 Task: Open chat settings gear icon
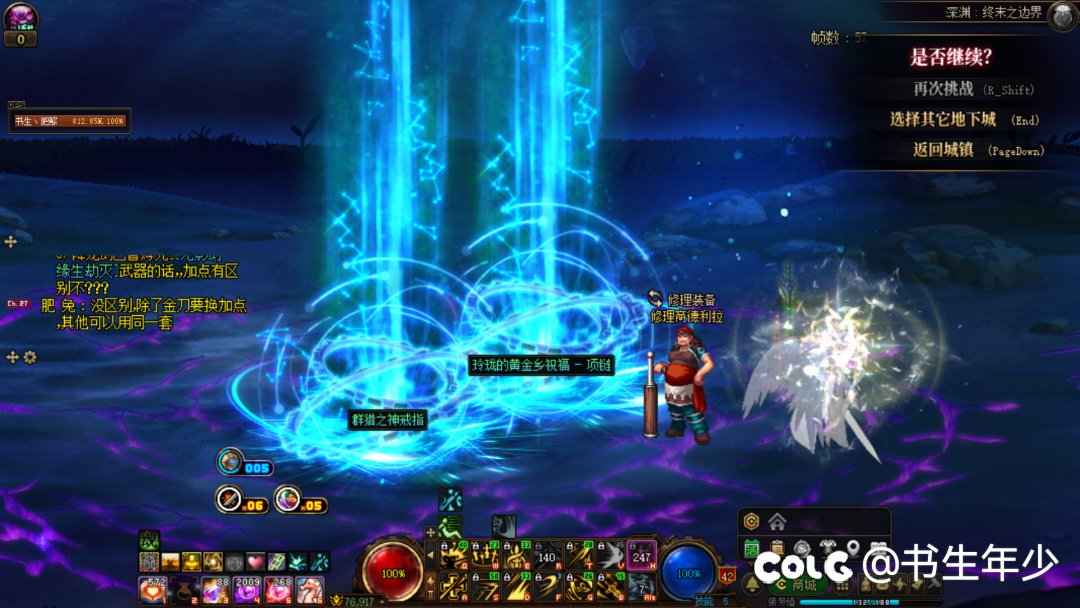(30, 357)
